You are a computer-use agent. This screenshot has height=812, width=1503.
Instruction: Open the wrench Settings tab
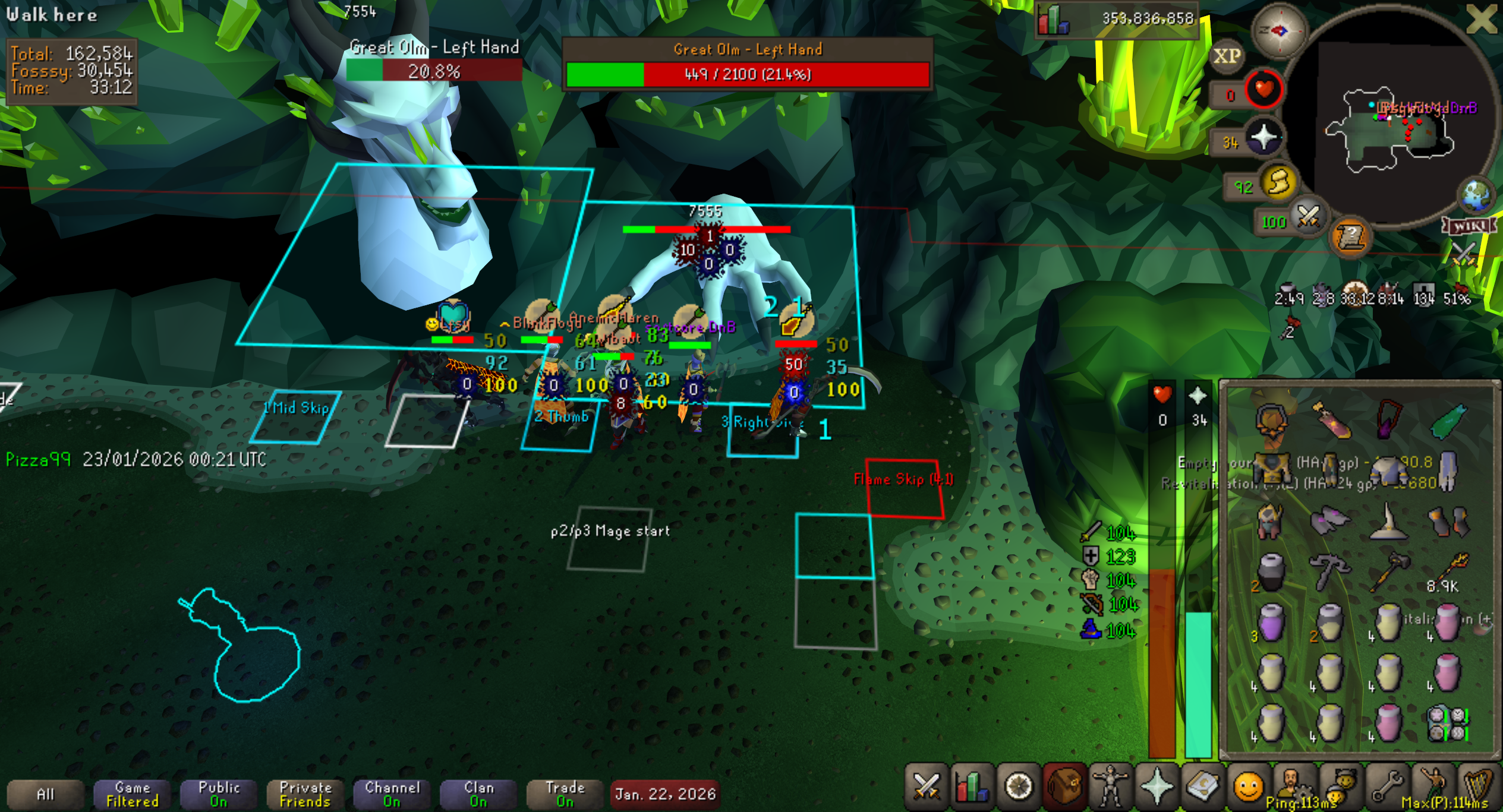(x=1386, y=788)
